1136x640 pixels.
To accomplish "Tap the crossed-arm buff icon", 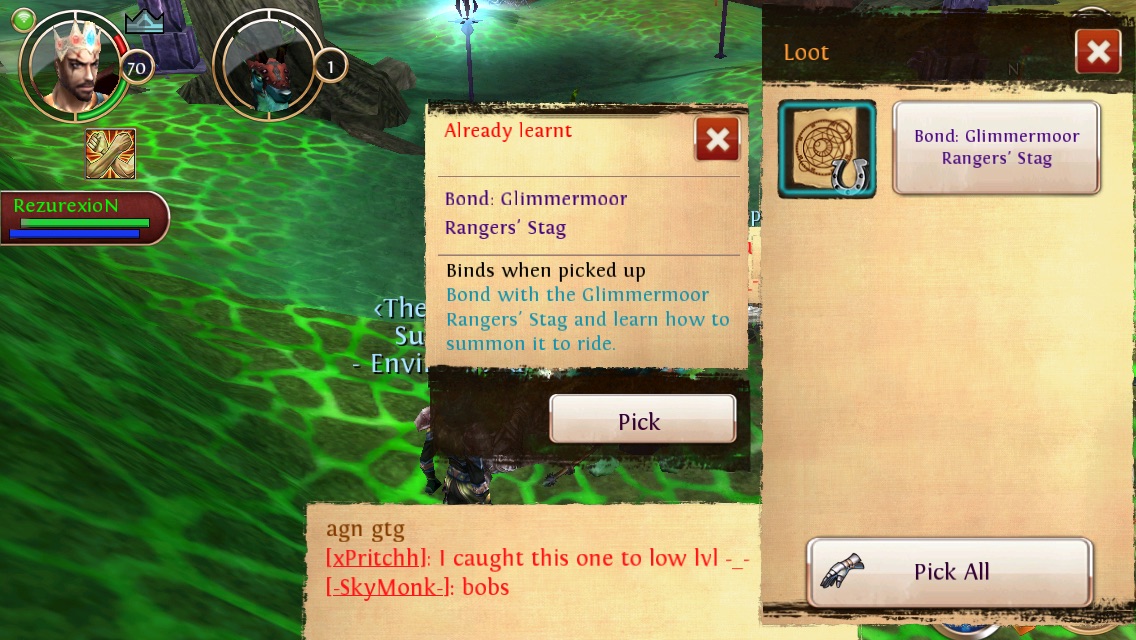I will pyautogui.click(x=110, y=154).
